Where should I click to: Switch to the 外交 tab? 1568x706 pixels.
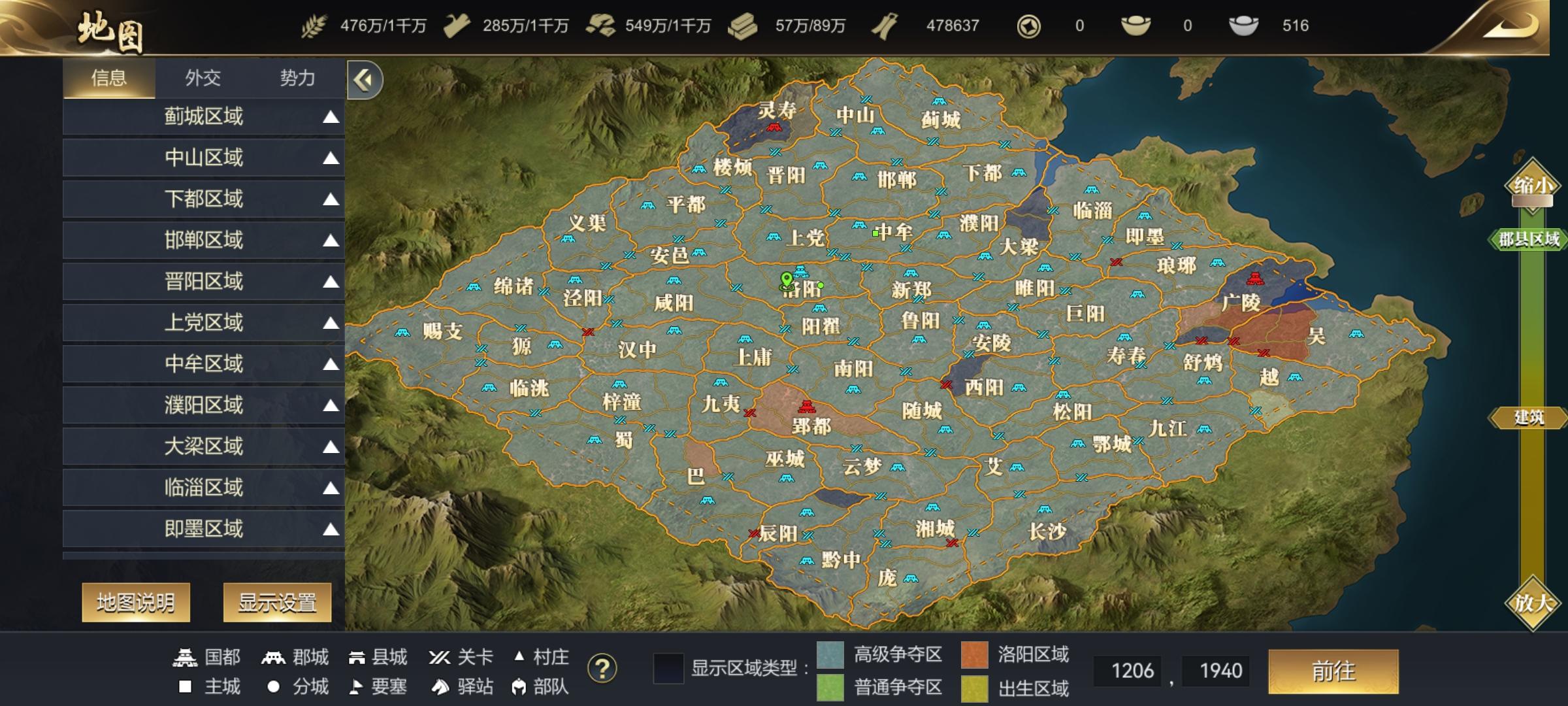pyautogui.click(x=203, y=78)
